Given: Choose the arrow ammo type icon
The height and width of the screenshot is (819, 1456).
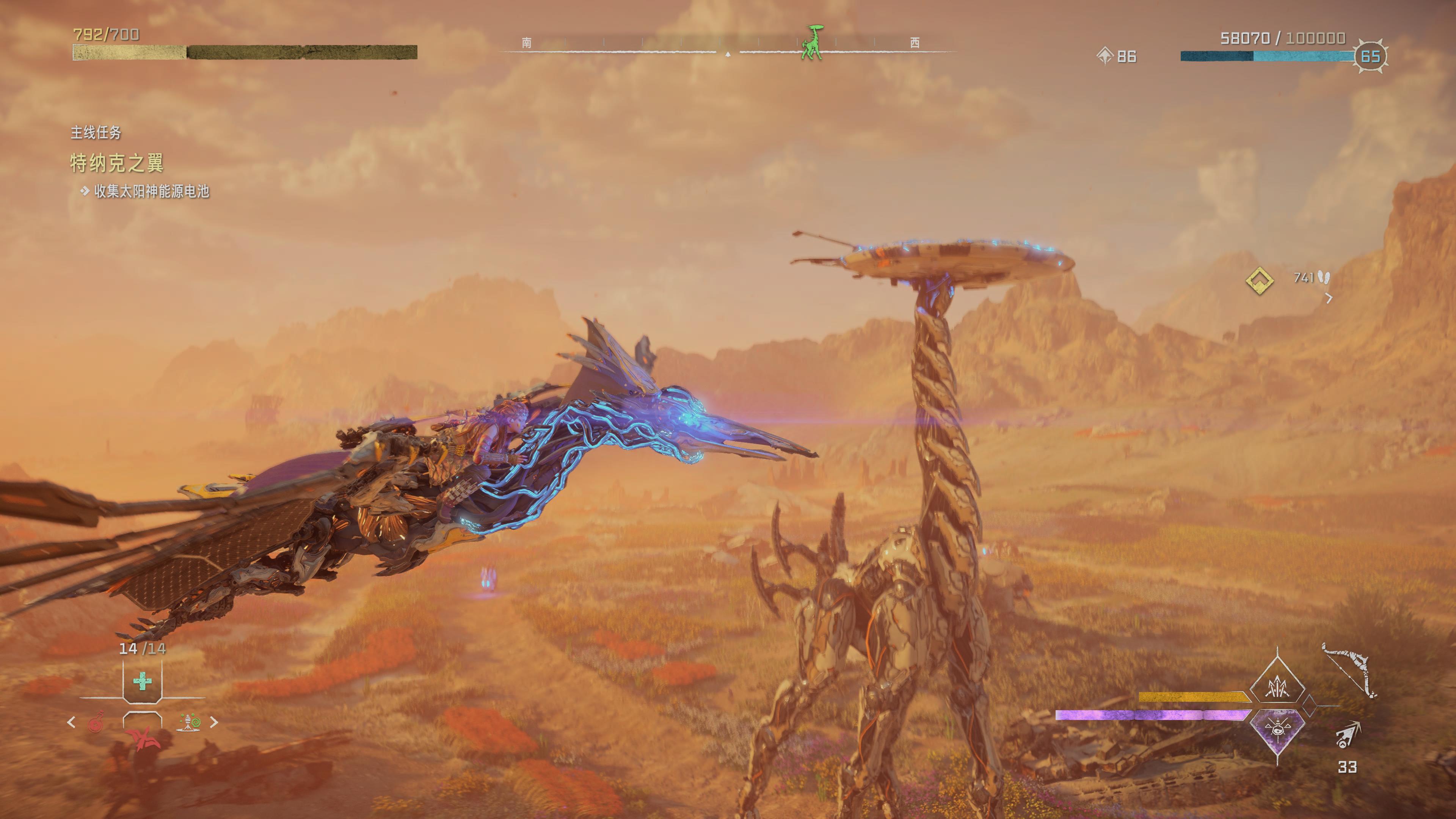Looking at the screenshot, I should tap(1348, 735).
